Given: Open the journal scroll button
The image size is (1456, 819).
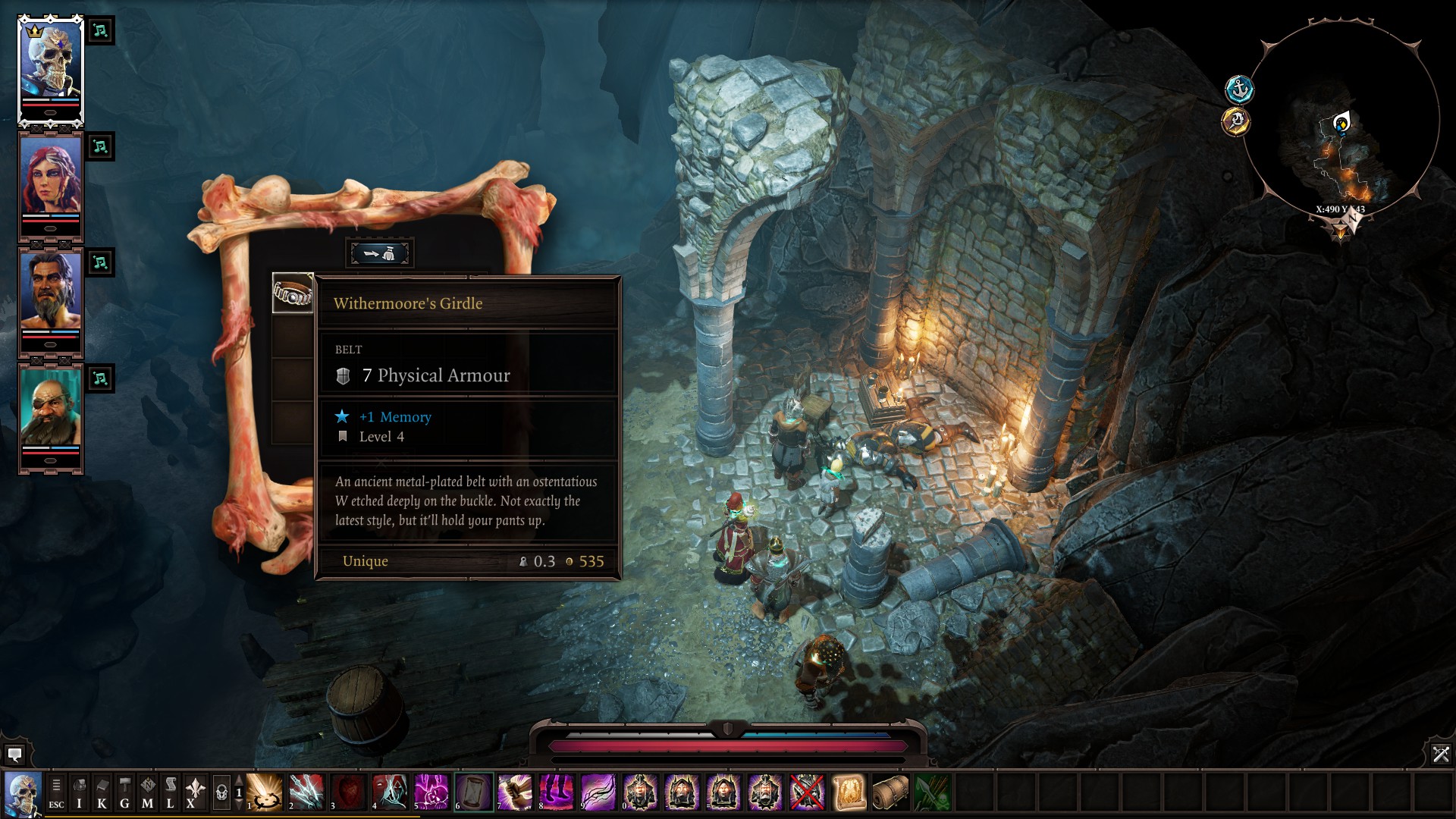Looking at the screenshot, I should [170, 792].
